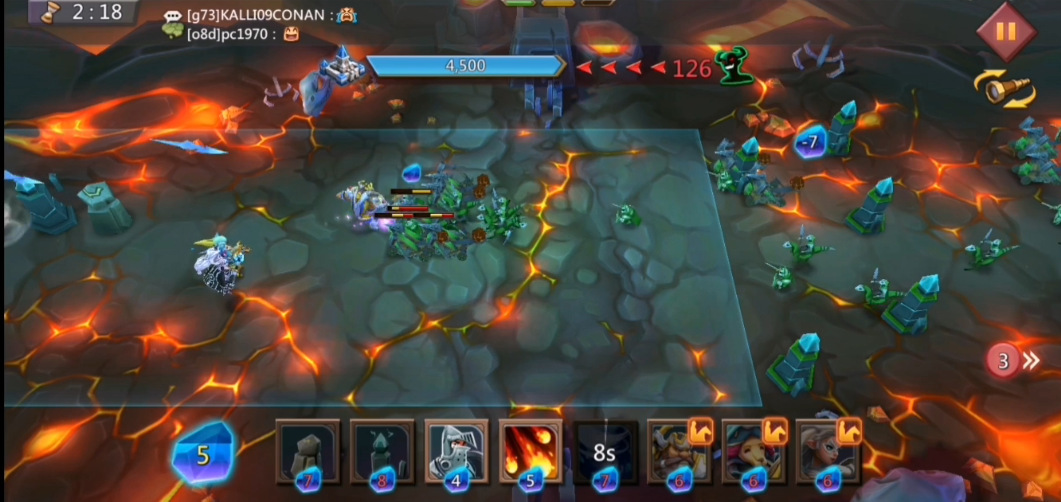
Task: Deploy the armored knight card
Action: click(x=456, y=453)
